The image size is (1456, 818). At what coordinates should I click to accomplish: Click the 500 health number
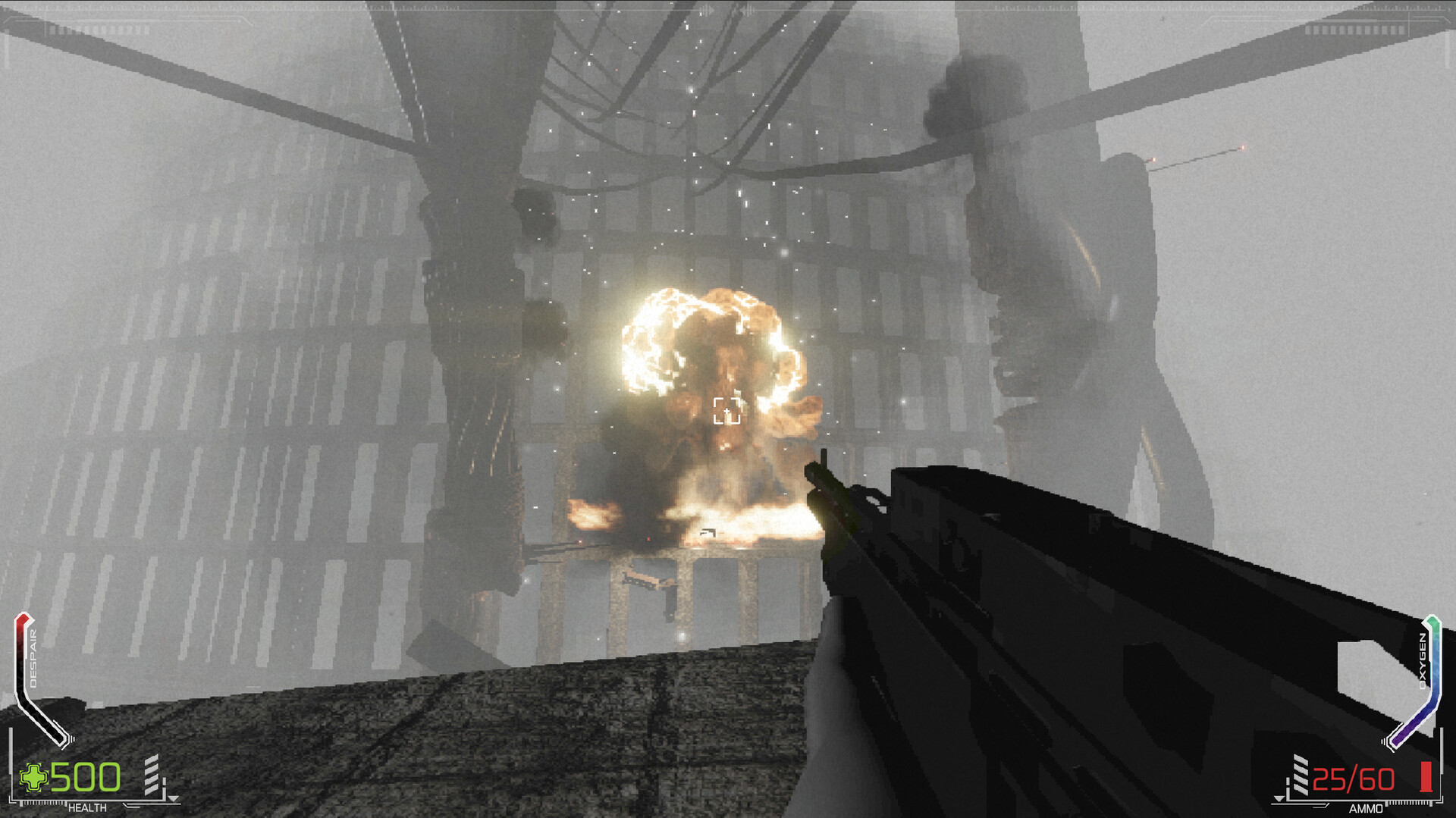pyautogui.click(x=86, y=778)
